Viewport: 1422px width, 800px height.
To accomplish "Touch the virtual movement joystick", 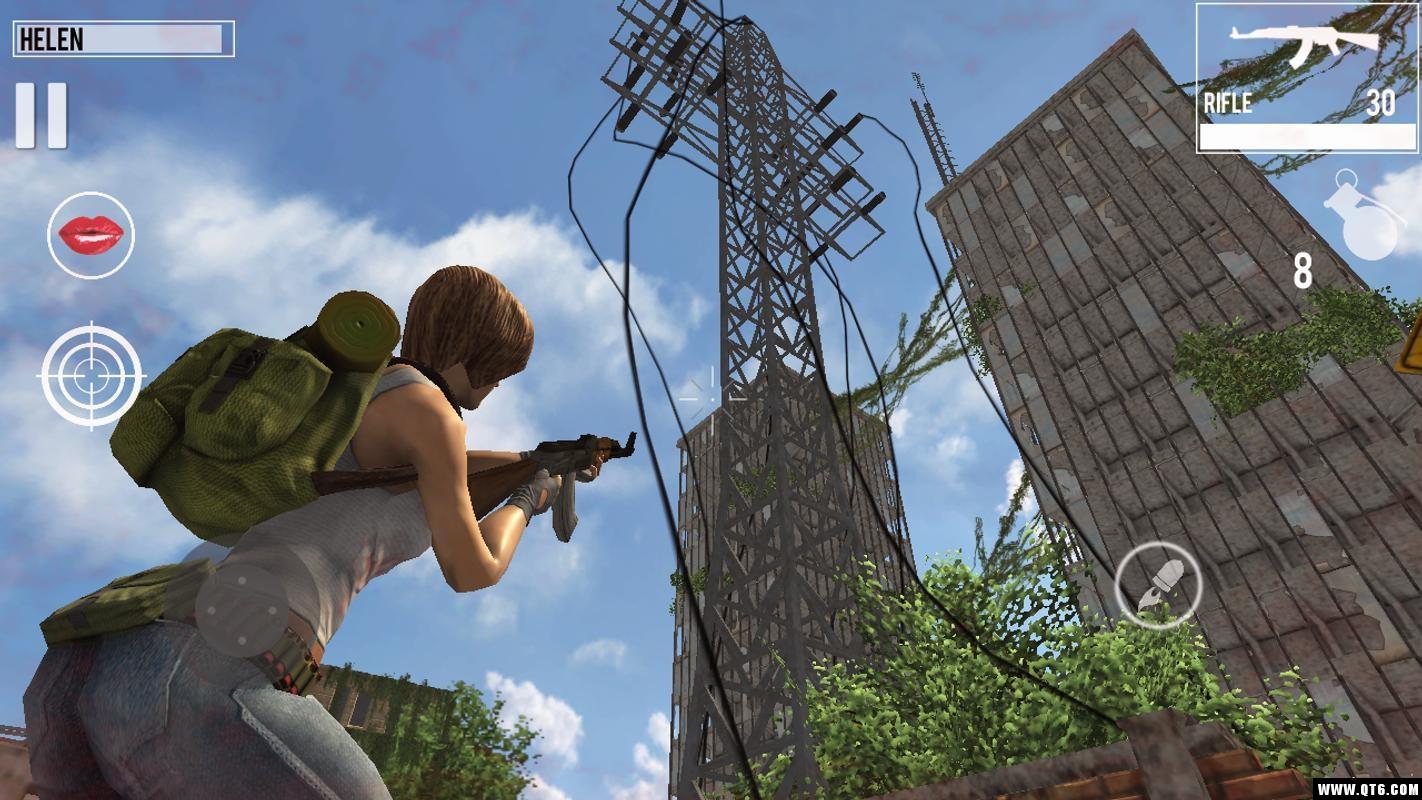I will (x=241, y=611).
